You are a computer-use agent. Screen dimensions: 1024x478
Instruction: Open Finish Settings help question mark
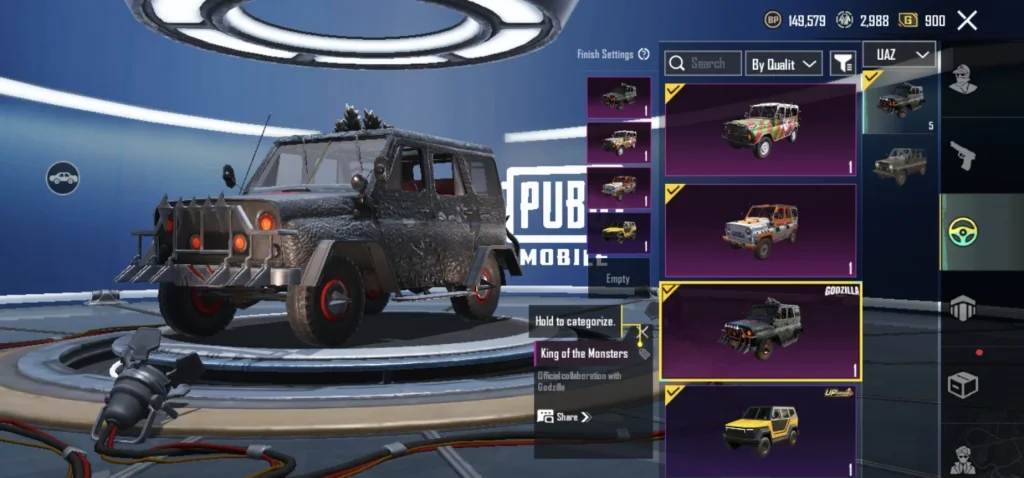[644, 54]
